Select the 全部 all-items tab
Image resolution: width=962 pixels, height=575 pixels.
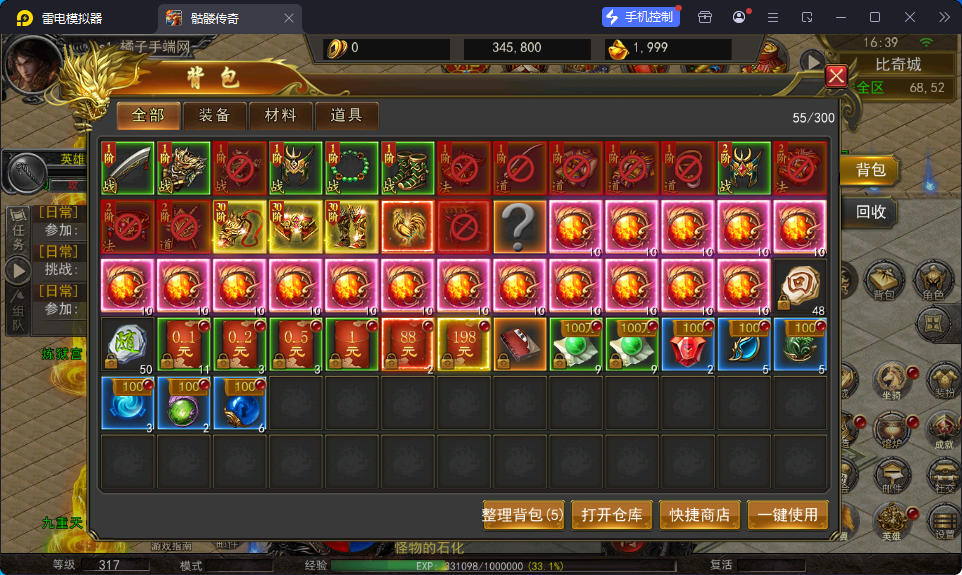(x=148, y=115)
